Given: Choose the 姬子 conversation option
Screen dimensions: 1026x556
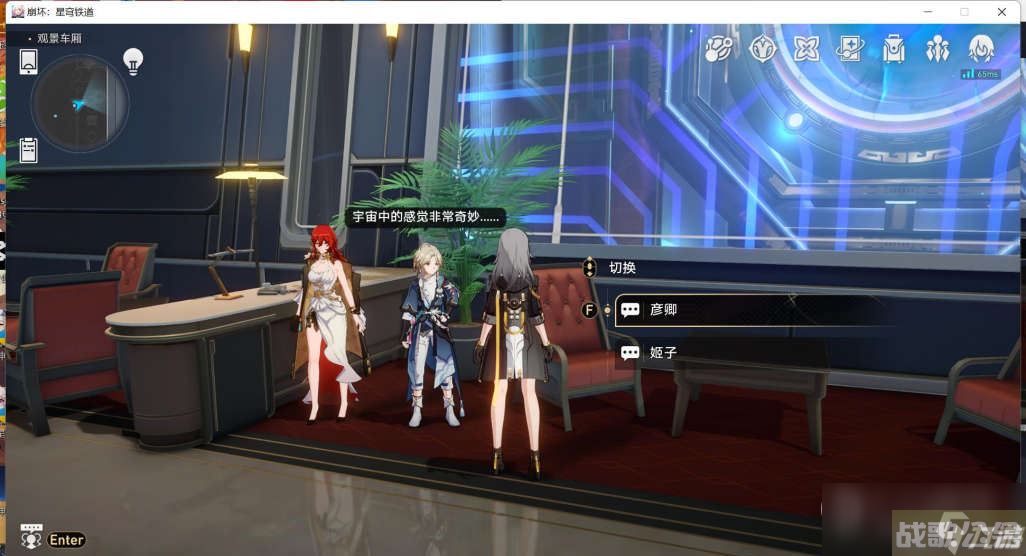Looking at the screenshot, I should (720, 352).
